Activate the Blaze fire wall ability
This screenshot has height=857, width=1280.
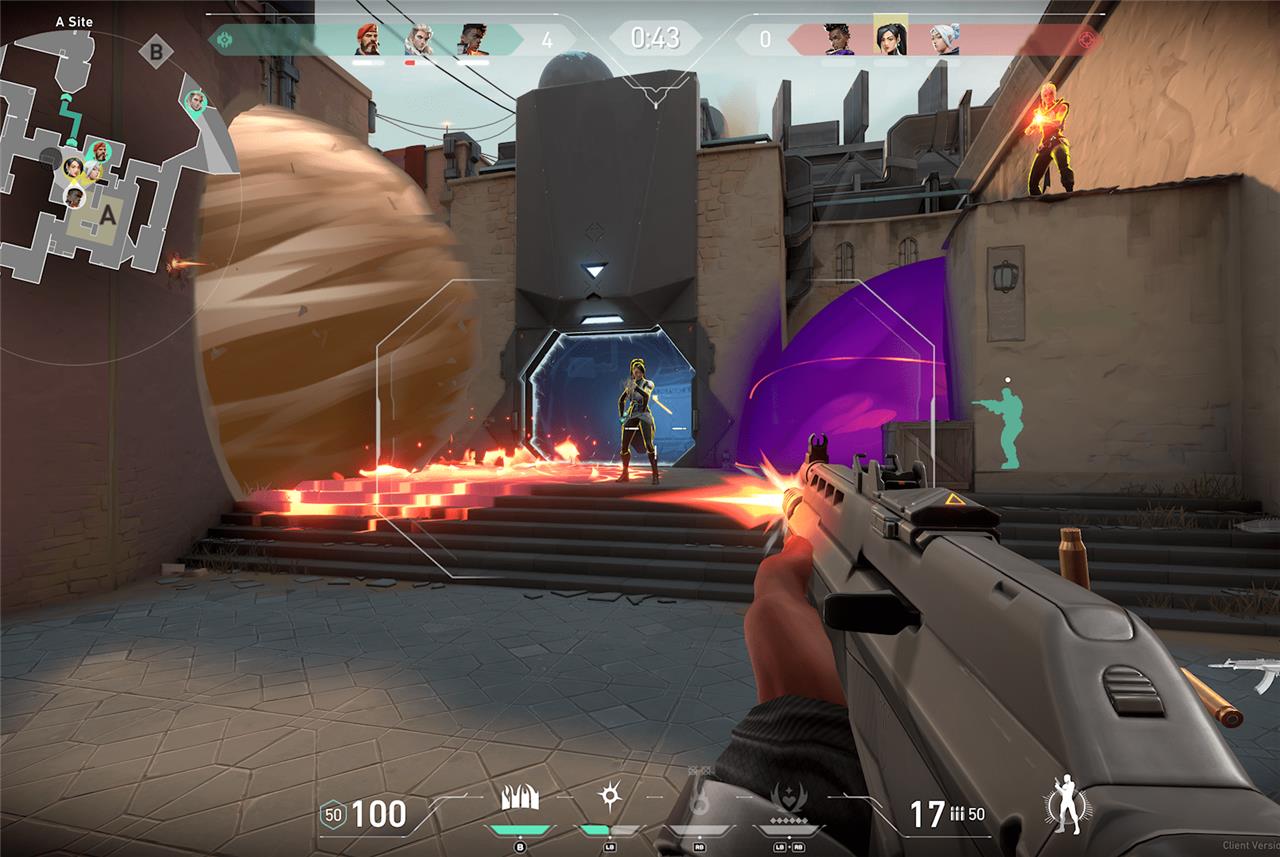point(519,797)
